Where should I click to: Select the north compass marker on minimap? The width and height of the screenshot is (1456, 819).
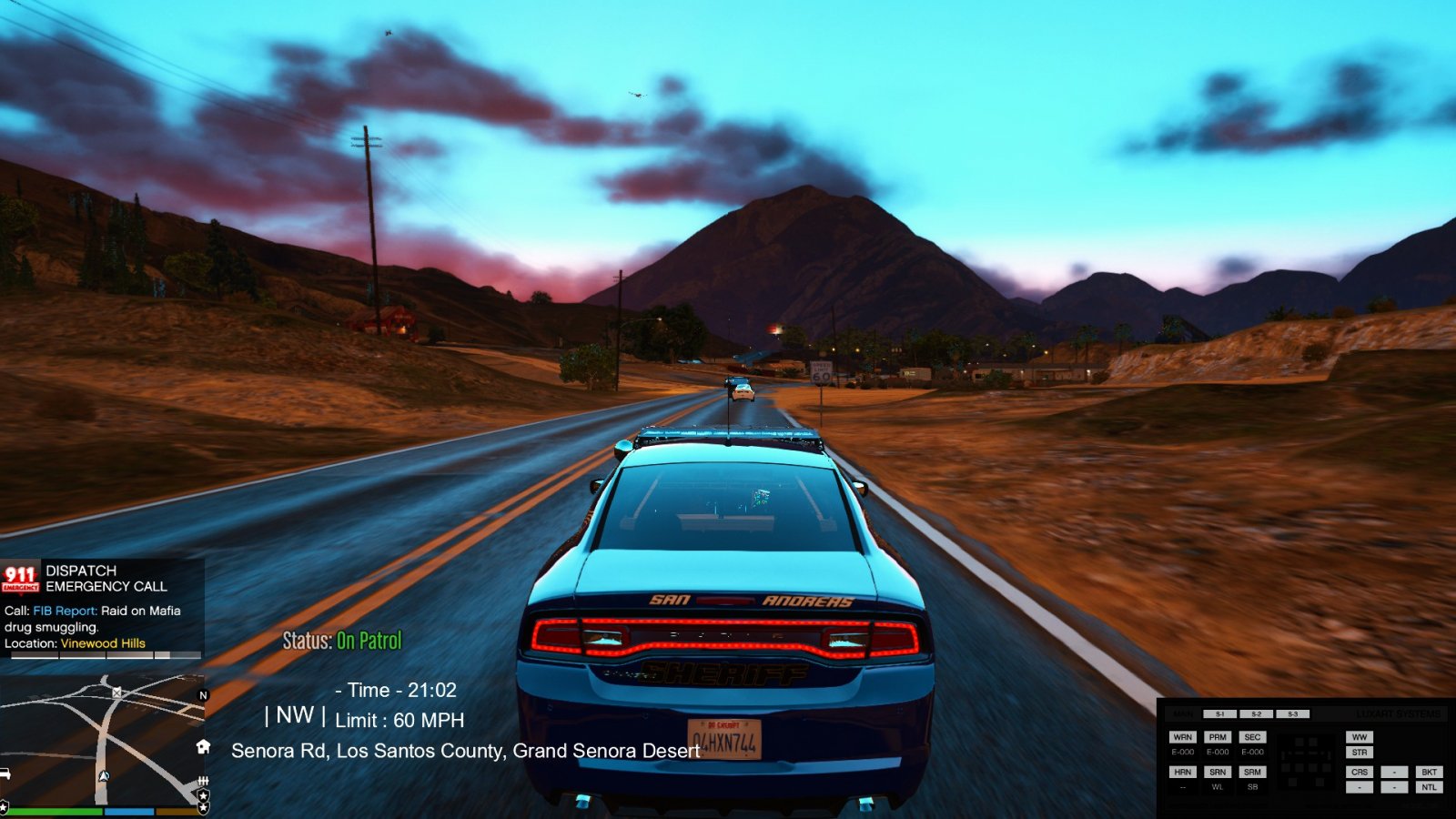coord(203,695)
